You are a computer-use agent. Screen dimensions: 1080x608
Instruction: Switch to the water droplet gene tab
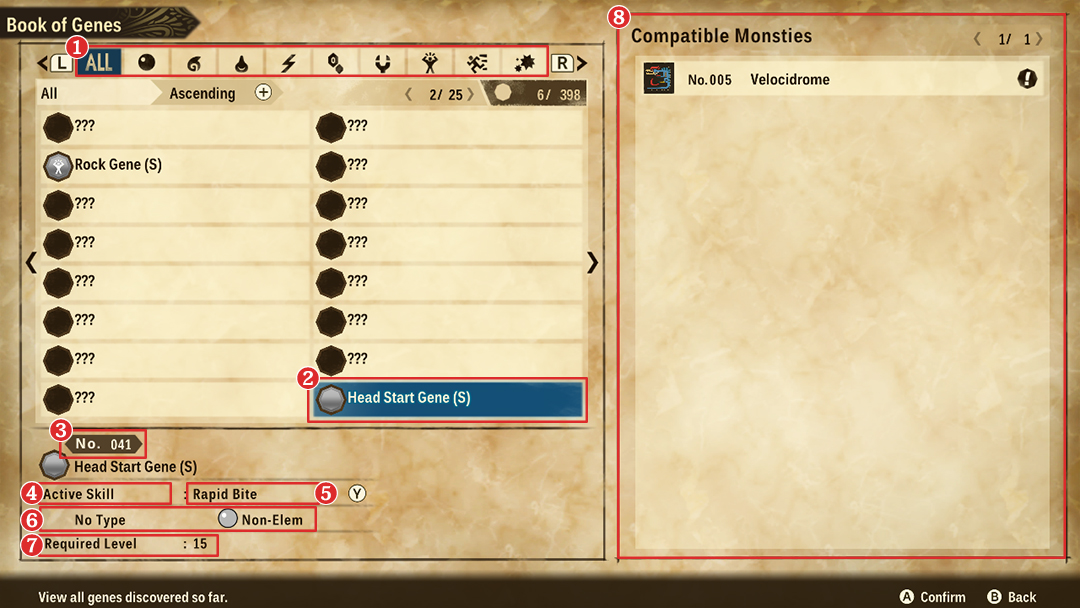point(241,63)
